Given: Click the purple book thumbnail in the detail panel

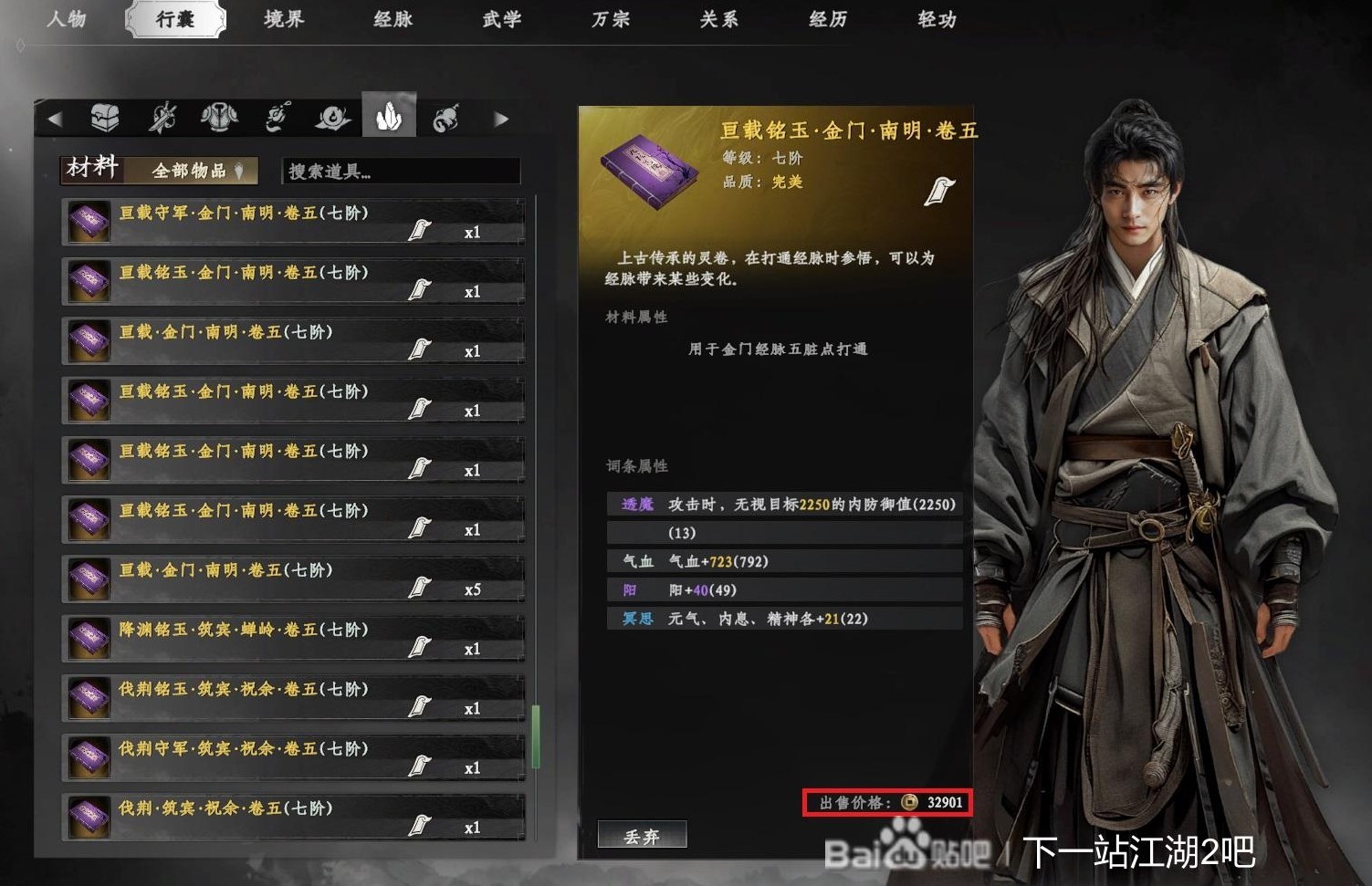Looking at the screenshot, I should 650,173.
